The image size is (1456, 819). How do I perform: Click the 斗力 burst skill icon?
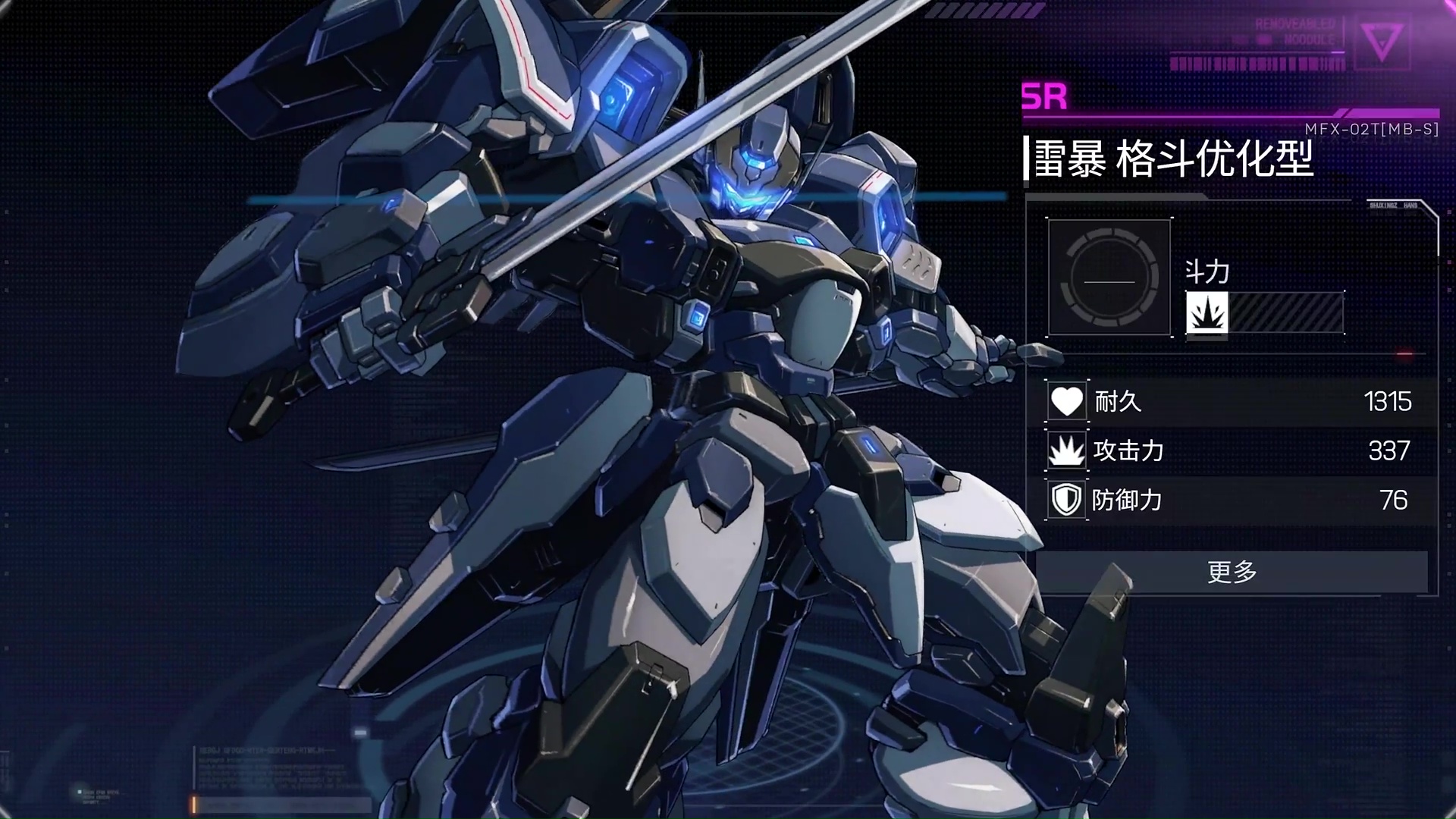1207,312
